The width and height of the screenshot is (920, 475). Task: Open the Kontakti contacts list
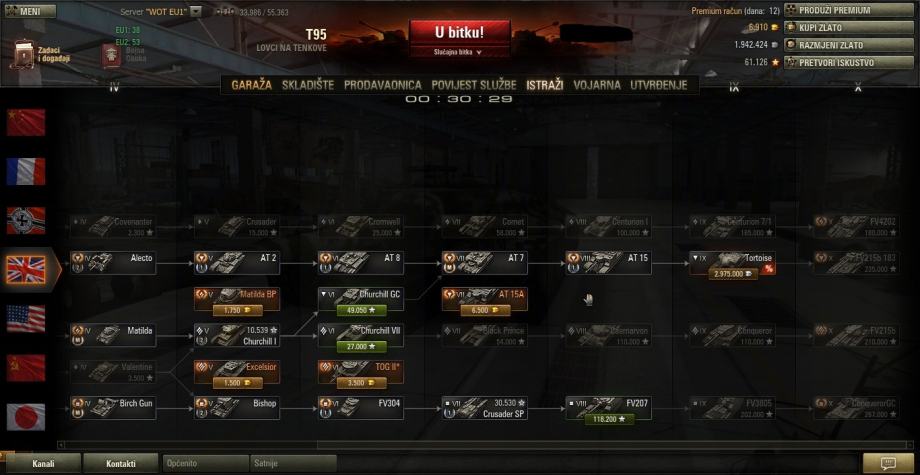tap(121, 464)
